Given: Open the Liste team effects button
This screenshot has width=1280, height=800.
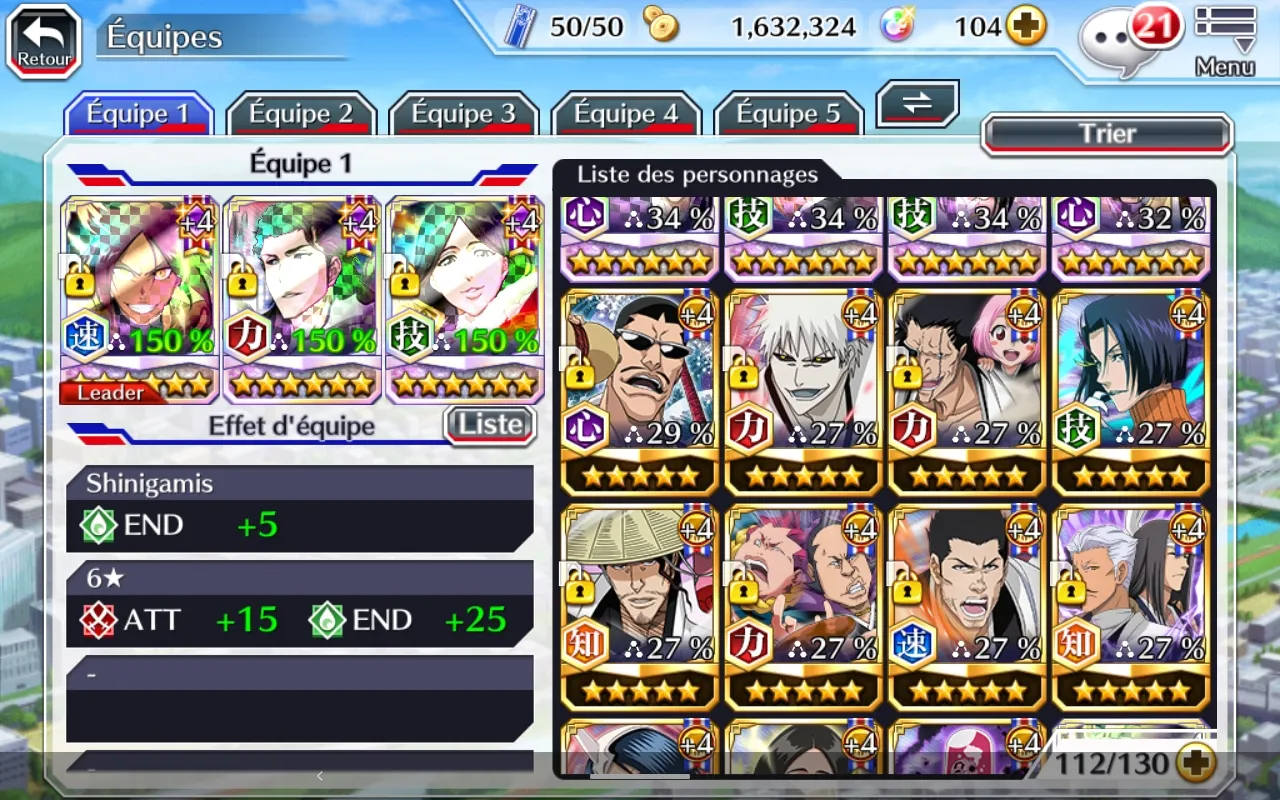Looking at the screenshot, I should click(490, 425).
